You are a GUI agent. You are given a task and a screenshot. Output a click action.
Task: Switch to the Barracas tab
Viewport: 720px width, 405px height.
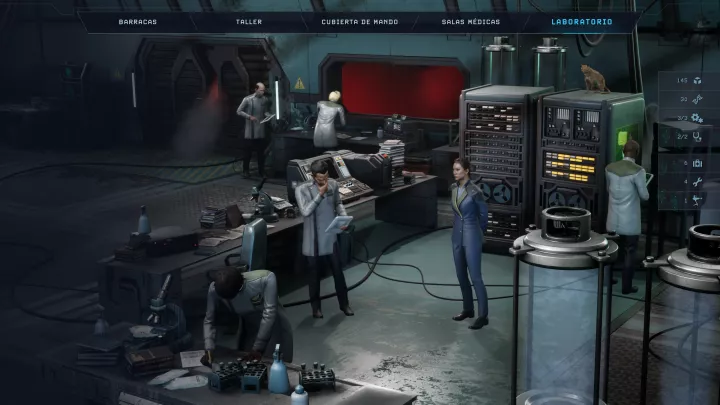(x=137, y=21)
